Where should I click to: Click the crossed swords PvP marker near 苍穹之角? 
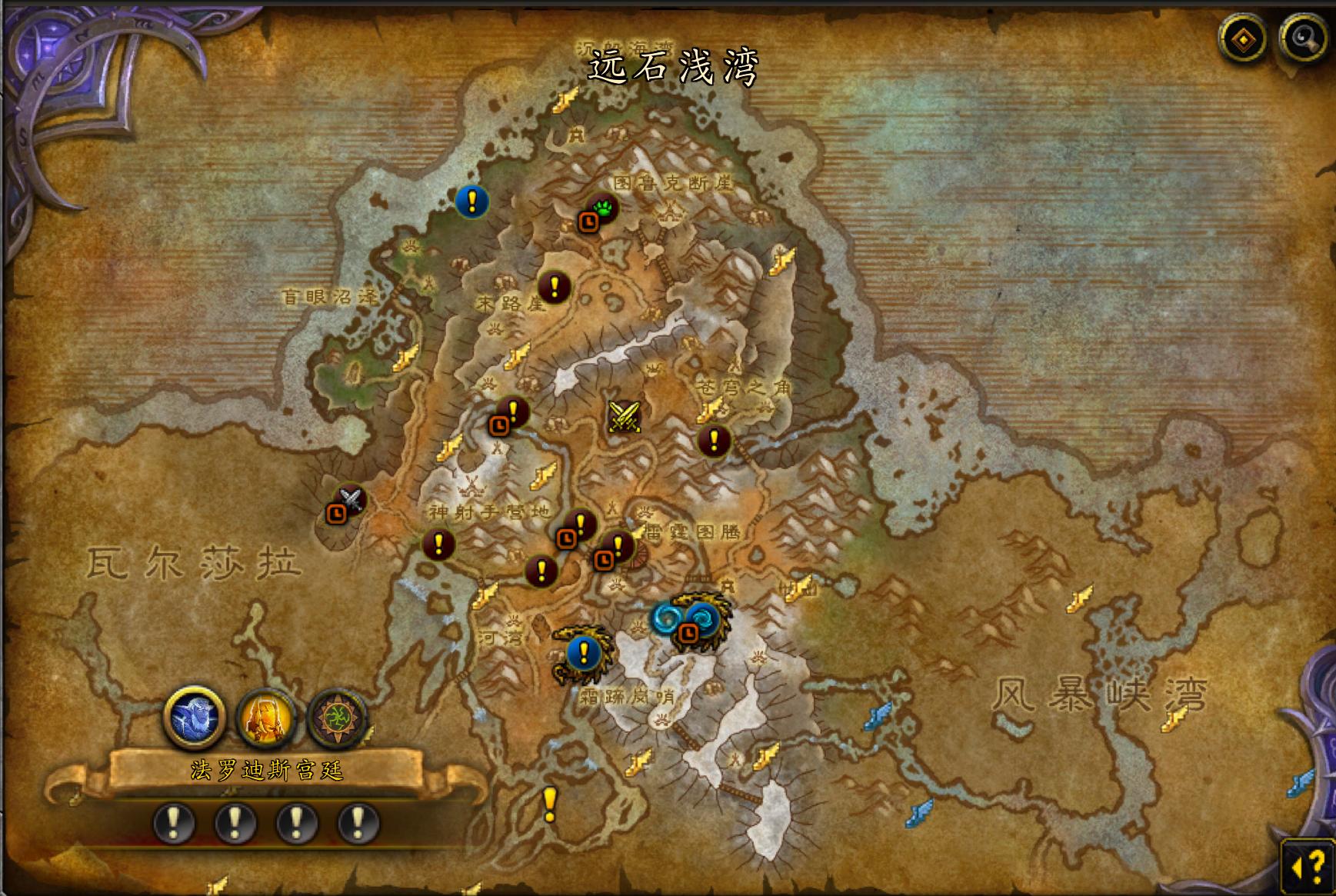pos(623,418)
